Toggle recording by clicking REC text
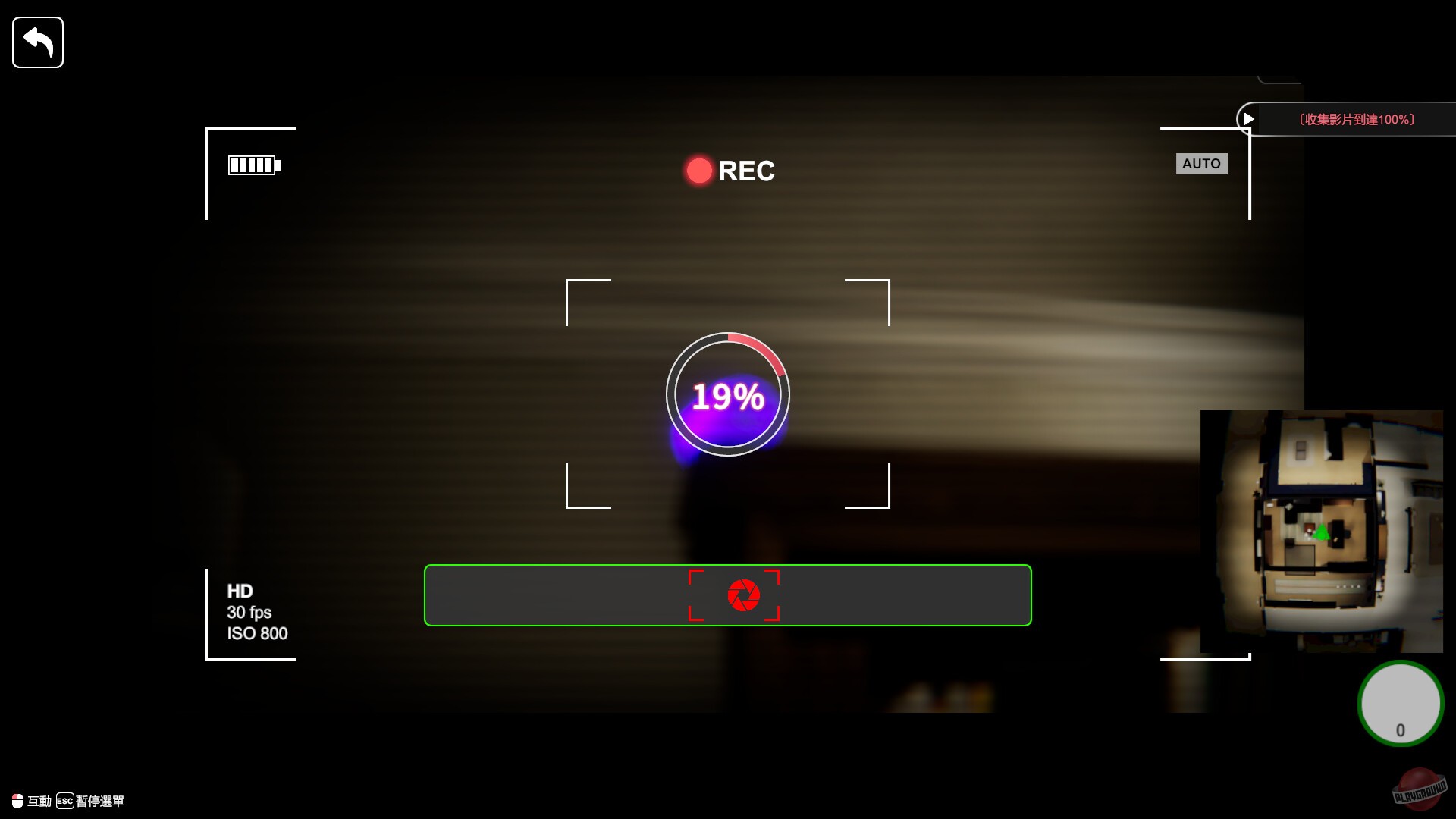Viewport: 1456px width, 819px height. click(x=748, y=171)
